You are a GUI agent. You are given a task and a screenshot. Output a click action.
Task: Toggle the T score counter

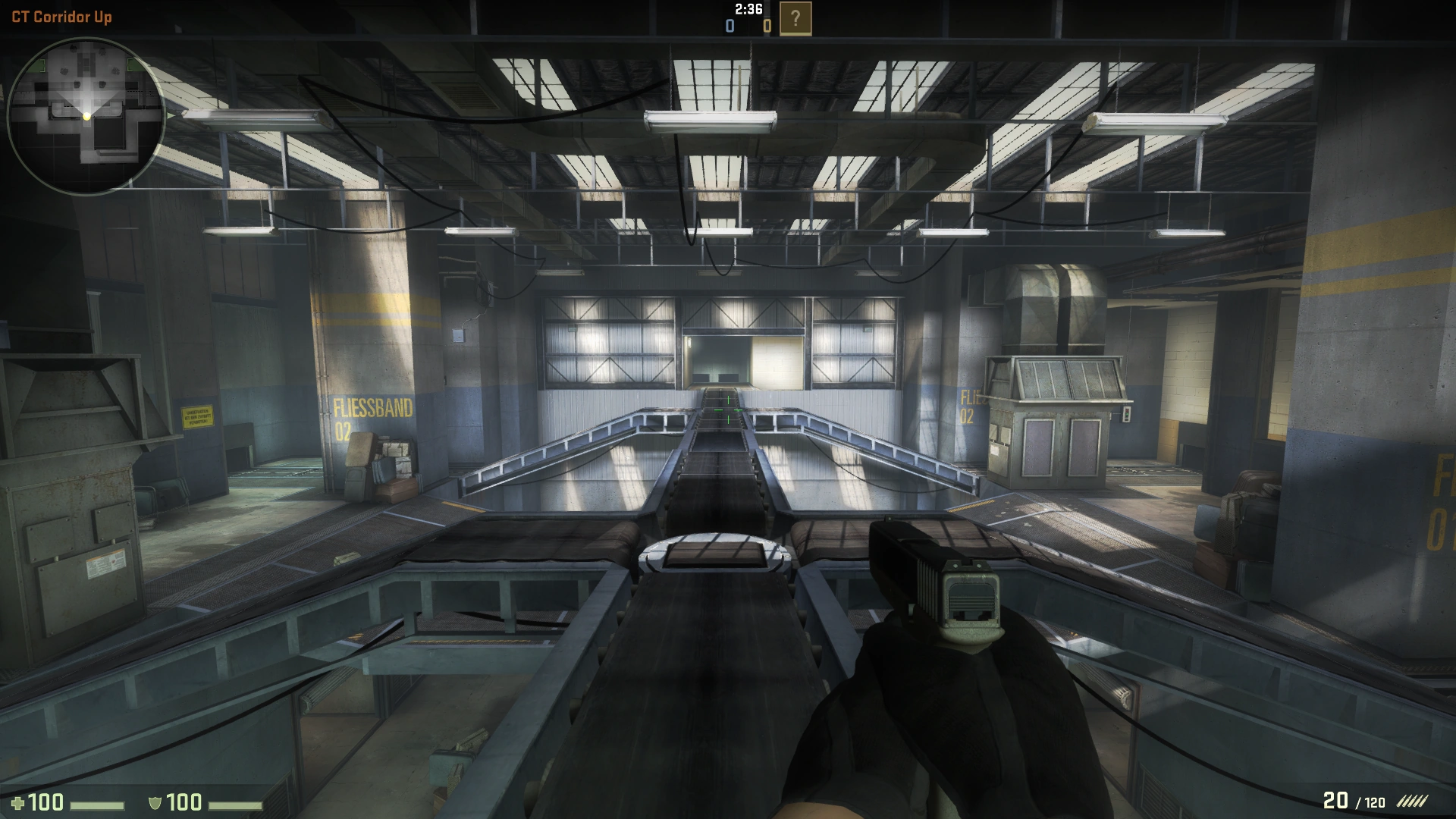[766, 25]
